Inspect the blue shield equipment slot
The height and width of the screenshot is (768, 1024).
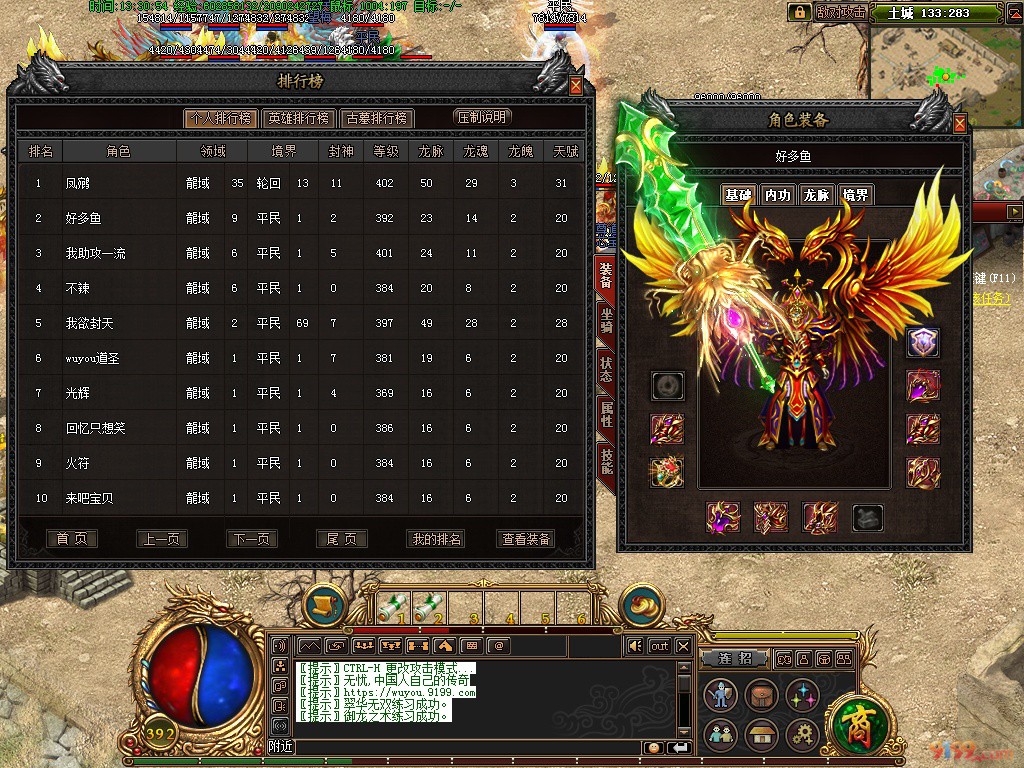[x=922, y=343]
